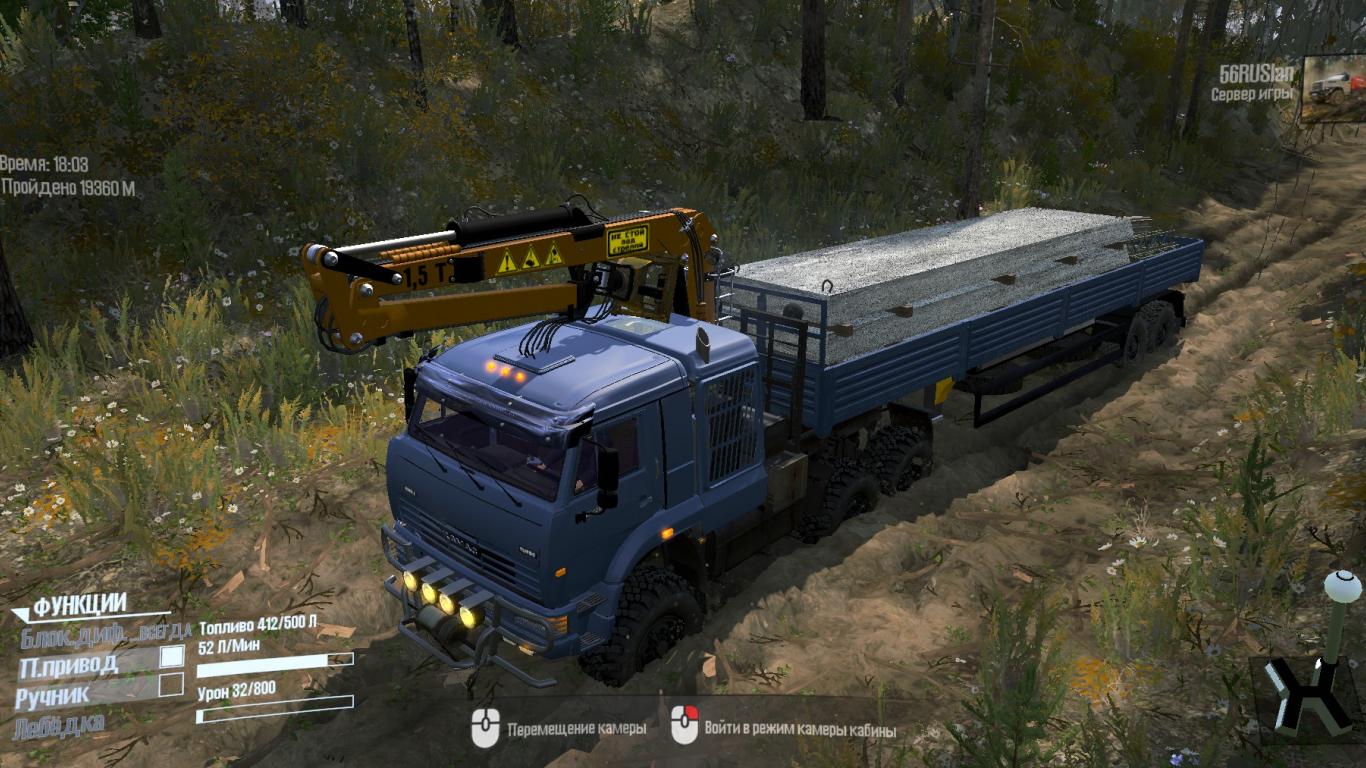Screen dimensions: 1366x768
Task: Select the Лебёдка winch function
Action: click(x=60, y=722)
